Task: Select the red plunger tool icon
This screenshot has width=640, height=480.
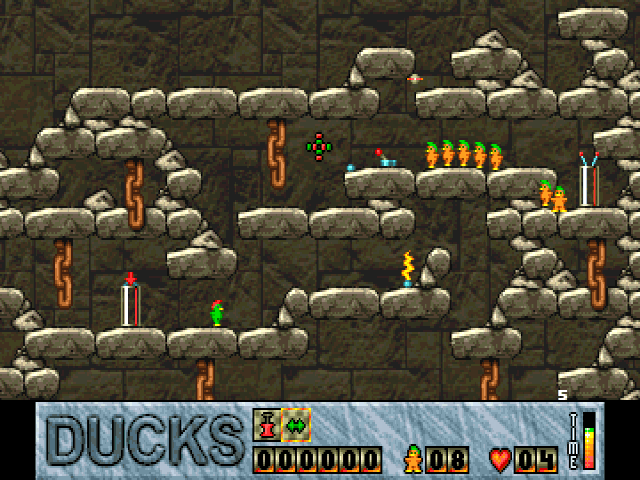Action: 267,425
